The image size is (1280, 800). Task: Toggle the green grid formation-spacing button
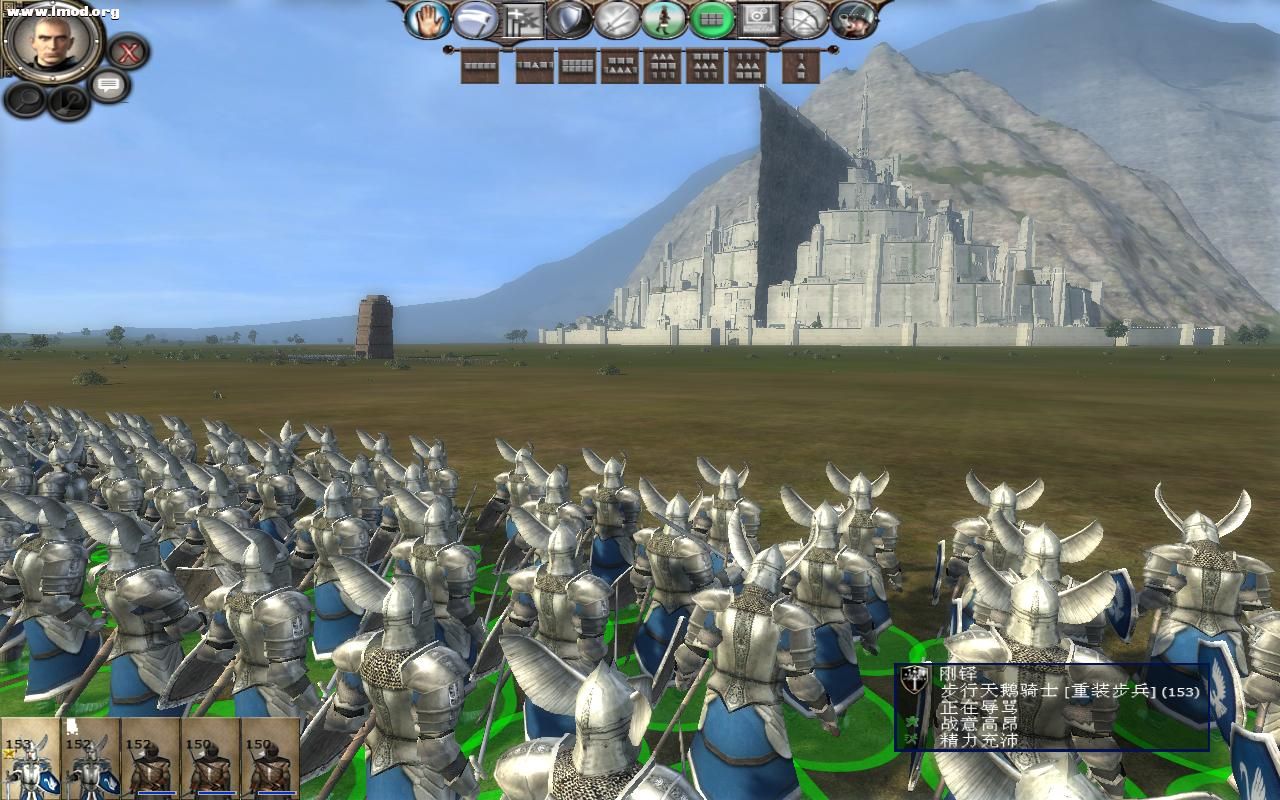[712, 20]
